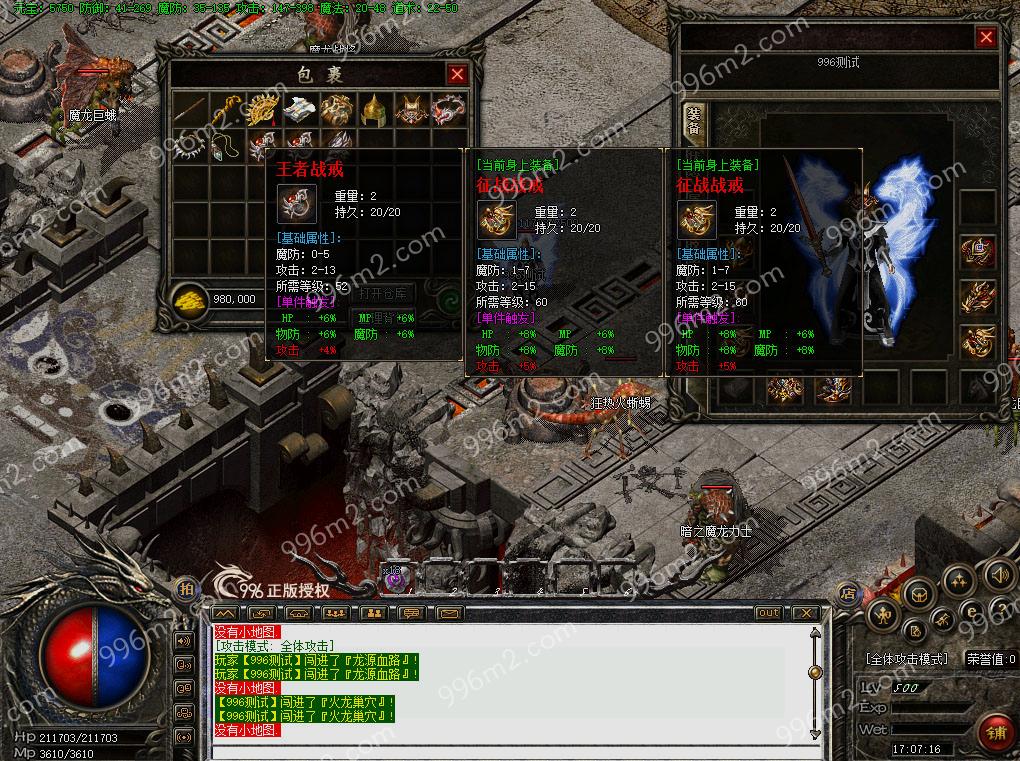Toggle the speaker sound button

(x=998, y=574)
